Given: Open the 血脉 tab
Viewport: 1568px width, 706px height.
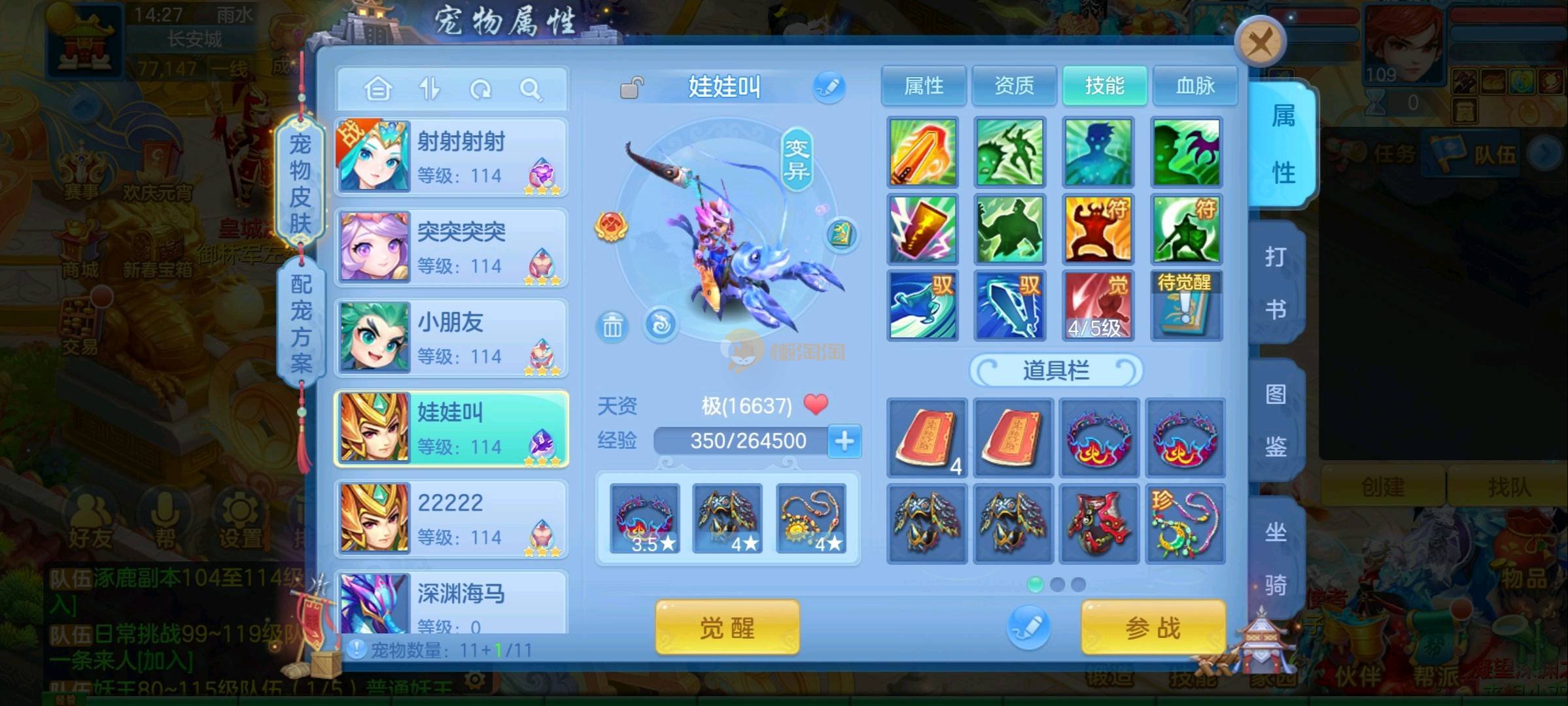Looking at the screenshot, I should [x=1194, y=86].
